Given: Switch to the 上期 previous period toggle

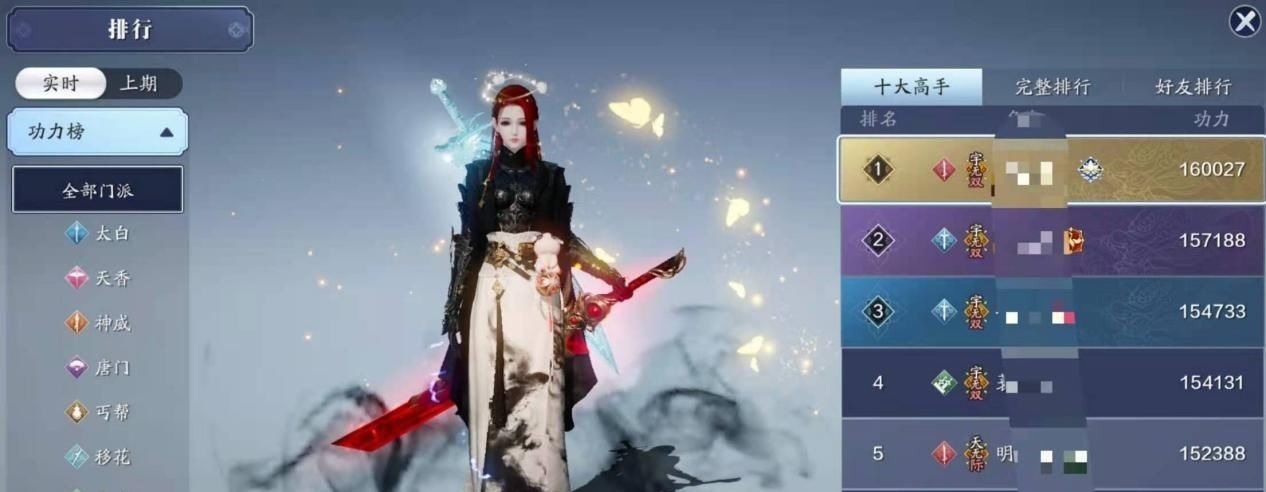Looking at the screenshot, I should [139, 83].
